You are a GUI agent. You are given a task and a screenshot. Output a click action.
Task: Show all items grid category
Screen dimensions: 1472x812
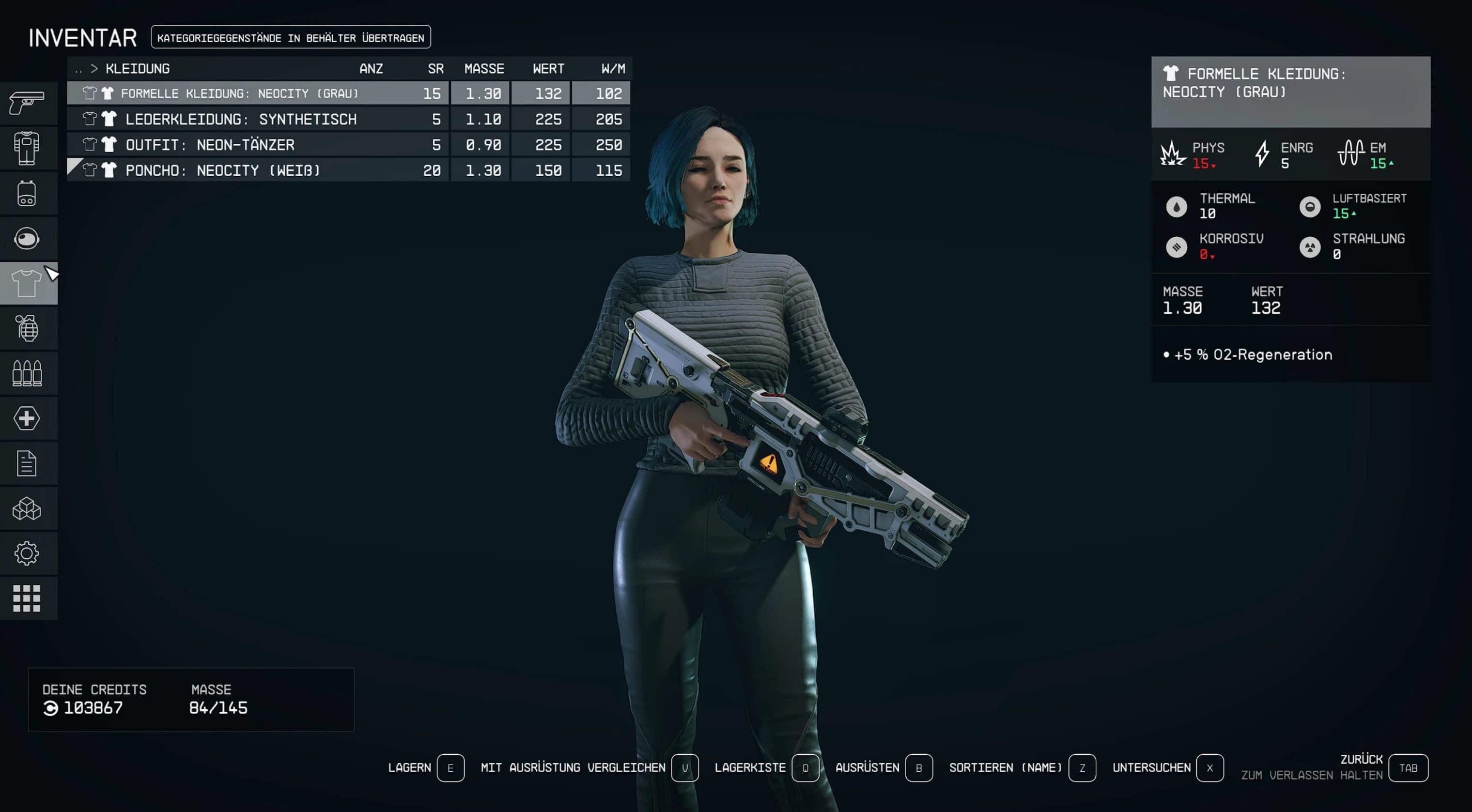click(x=27, y=598)
